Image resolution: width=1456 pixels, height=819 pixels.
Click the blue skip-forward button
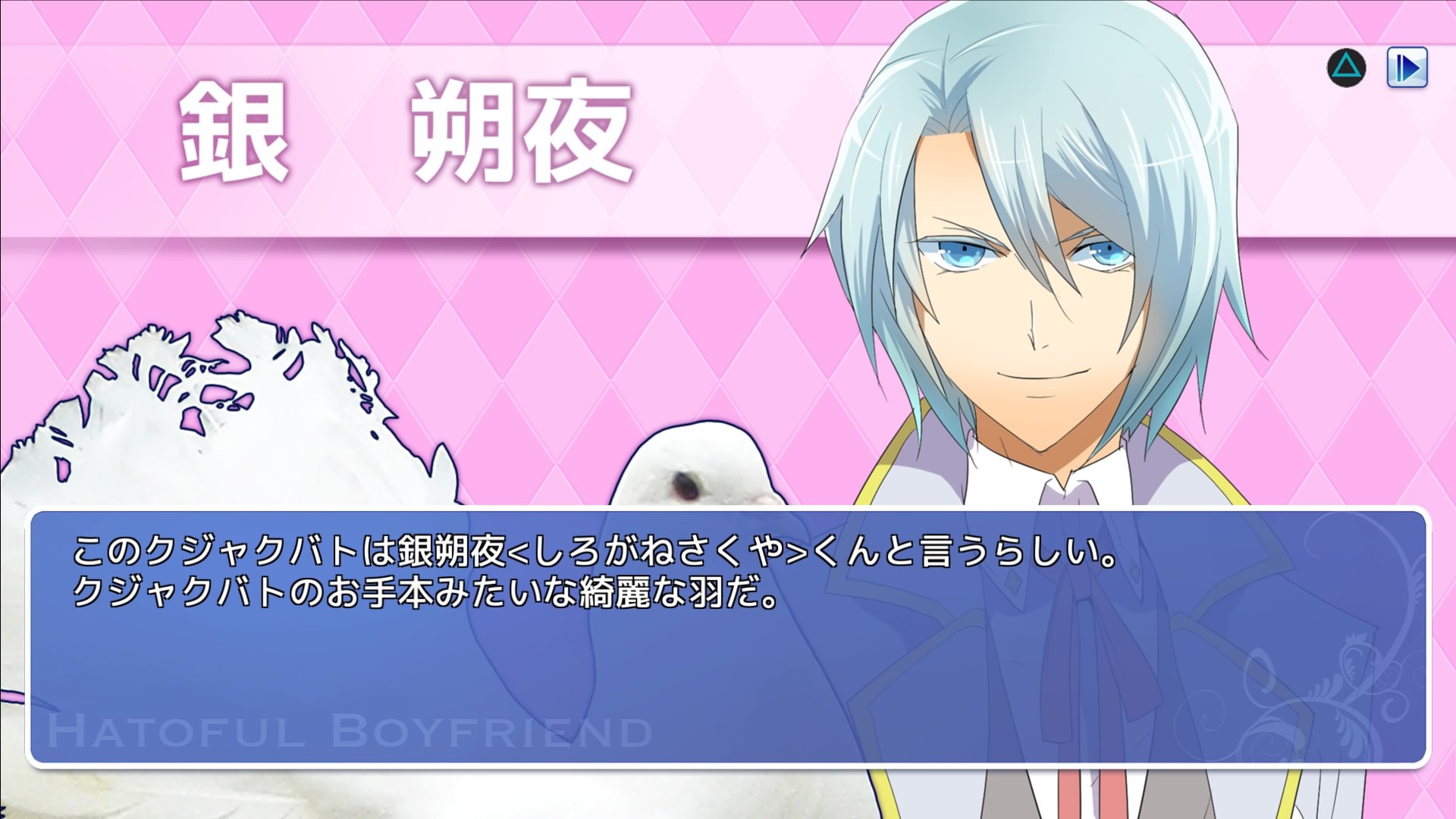click(1407, 67)
